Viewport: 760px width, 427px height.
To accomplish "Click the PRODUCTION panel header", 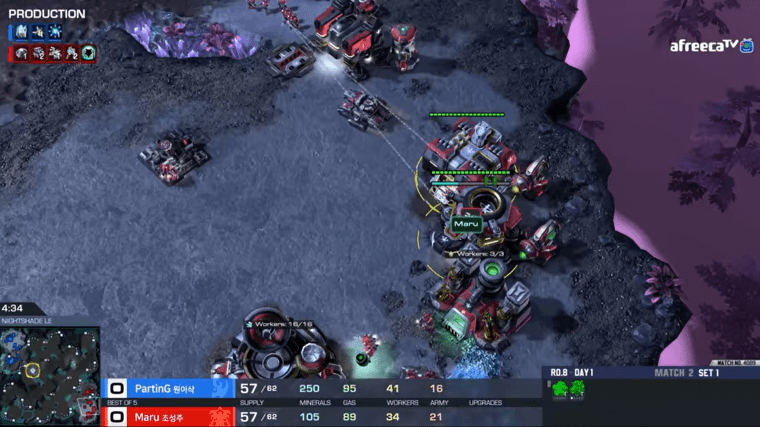I will pyautogui.click(x=47, y=14).
